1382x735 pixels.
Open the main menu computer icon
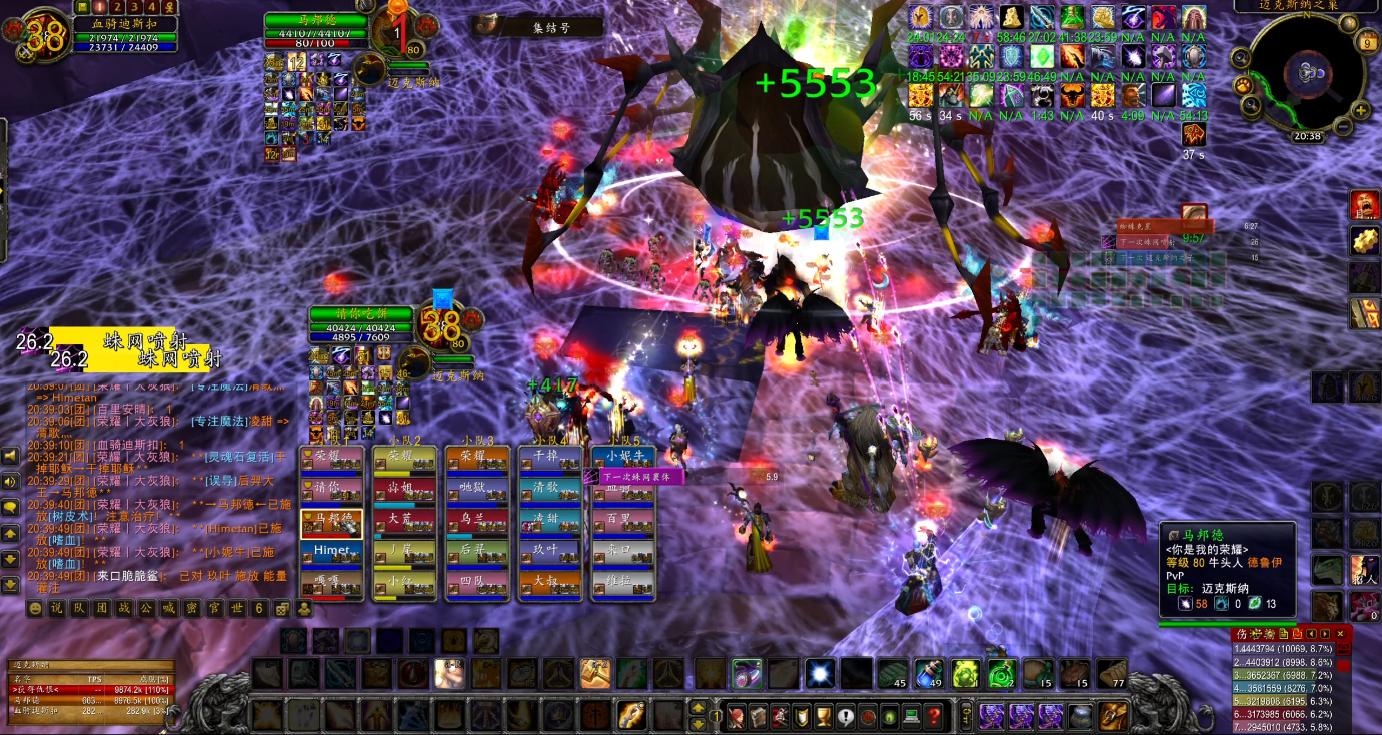click(x=912, y=714)
